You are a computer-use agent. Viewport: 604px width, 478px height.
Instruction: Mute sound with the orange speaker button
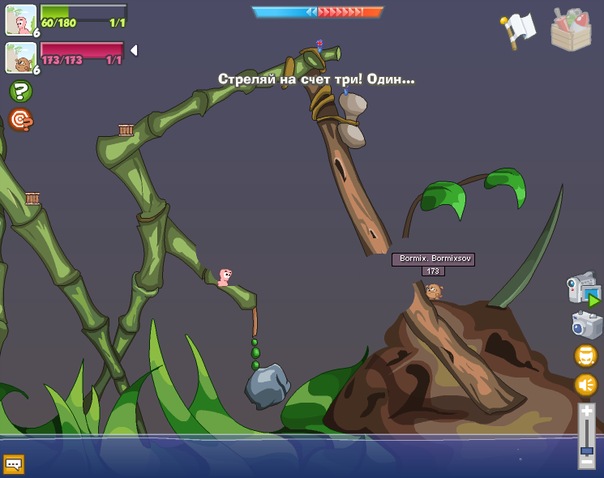[x=585, y=385]
